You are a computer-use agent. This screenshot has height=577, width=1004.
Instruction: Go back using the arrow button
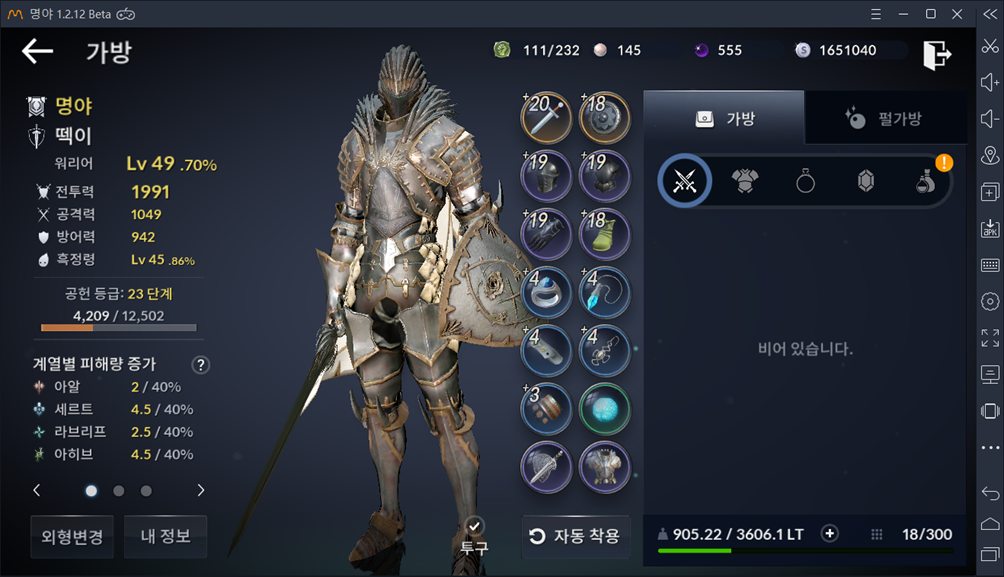point(37,52)
